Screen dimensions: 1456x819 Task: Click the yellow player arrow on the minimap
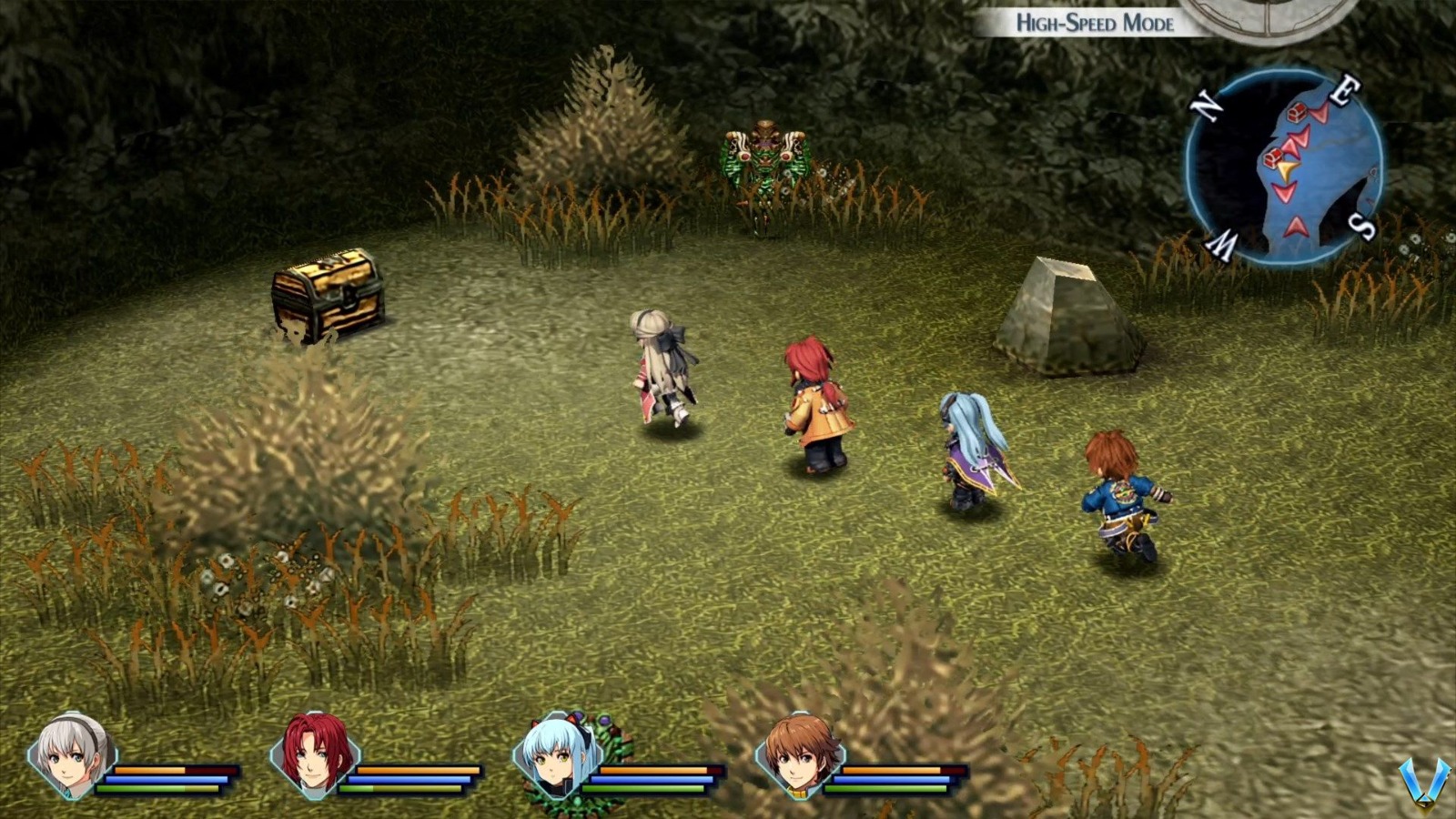click(1286, 168)
